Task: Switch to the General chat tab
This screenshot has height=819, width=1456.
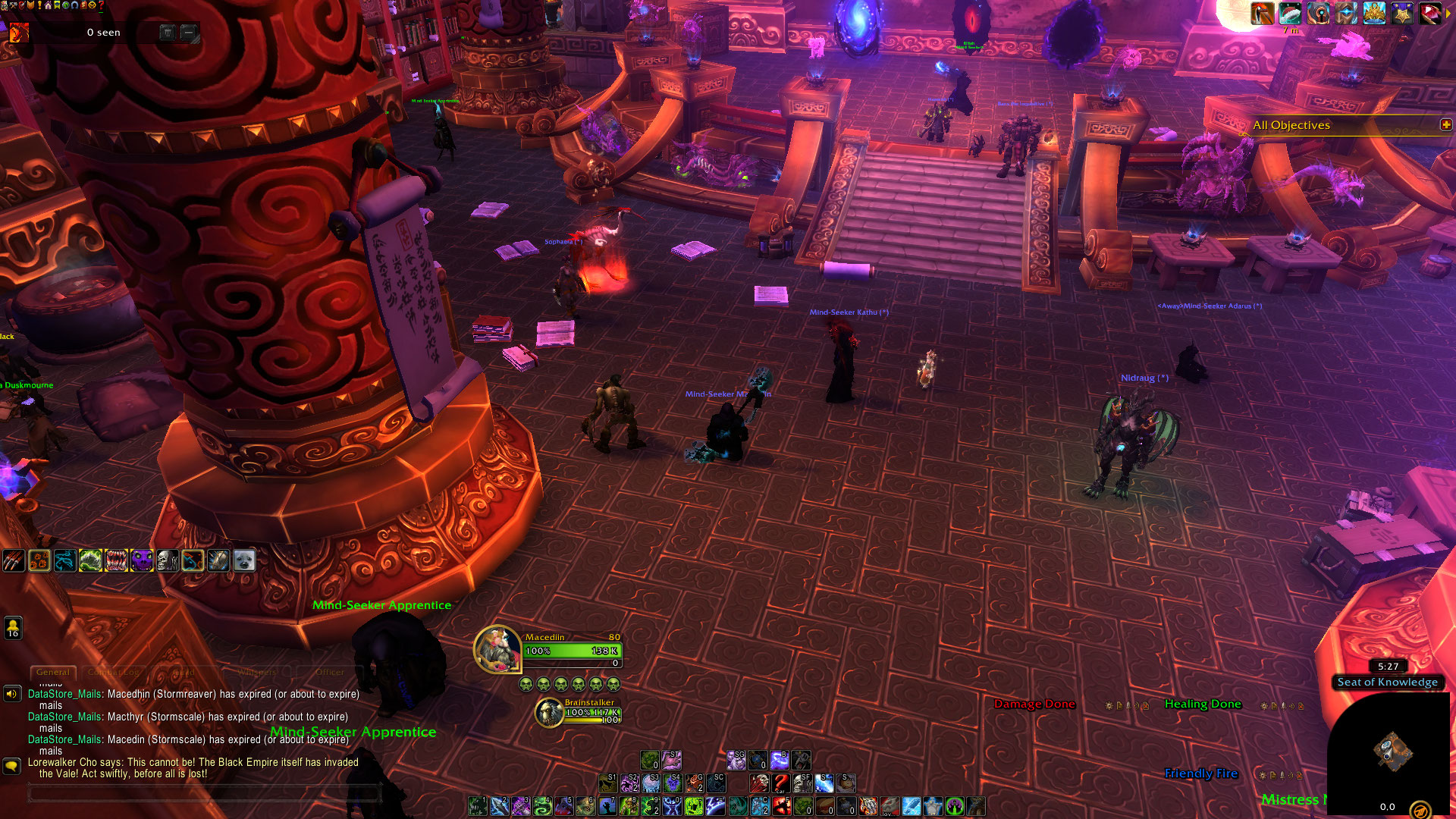Action: (53, 672)
